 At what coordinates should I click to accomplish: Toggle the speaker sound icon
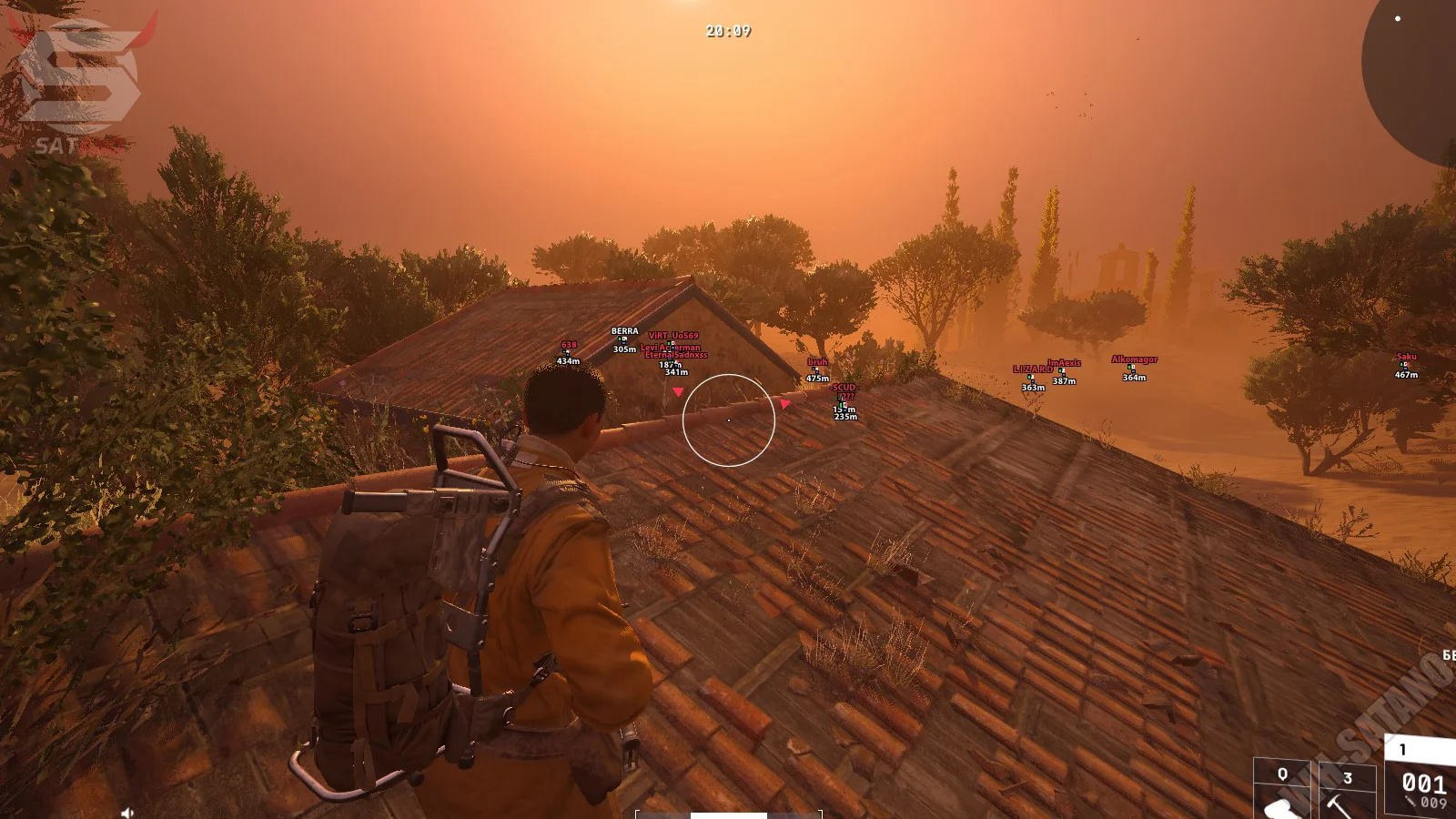pos(127,812)
